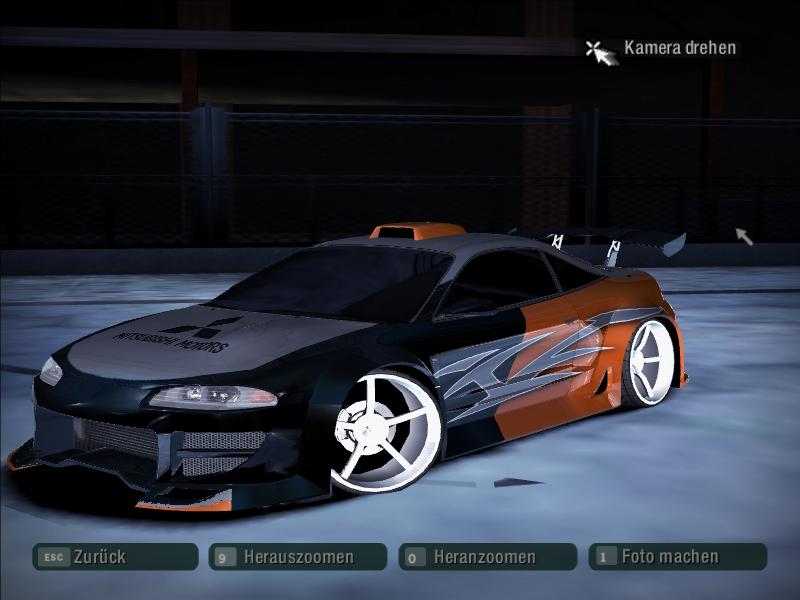800x600 pixels.
Task: Go back with the Zurück button
Action: [114, 557]
